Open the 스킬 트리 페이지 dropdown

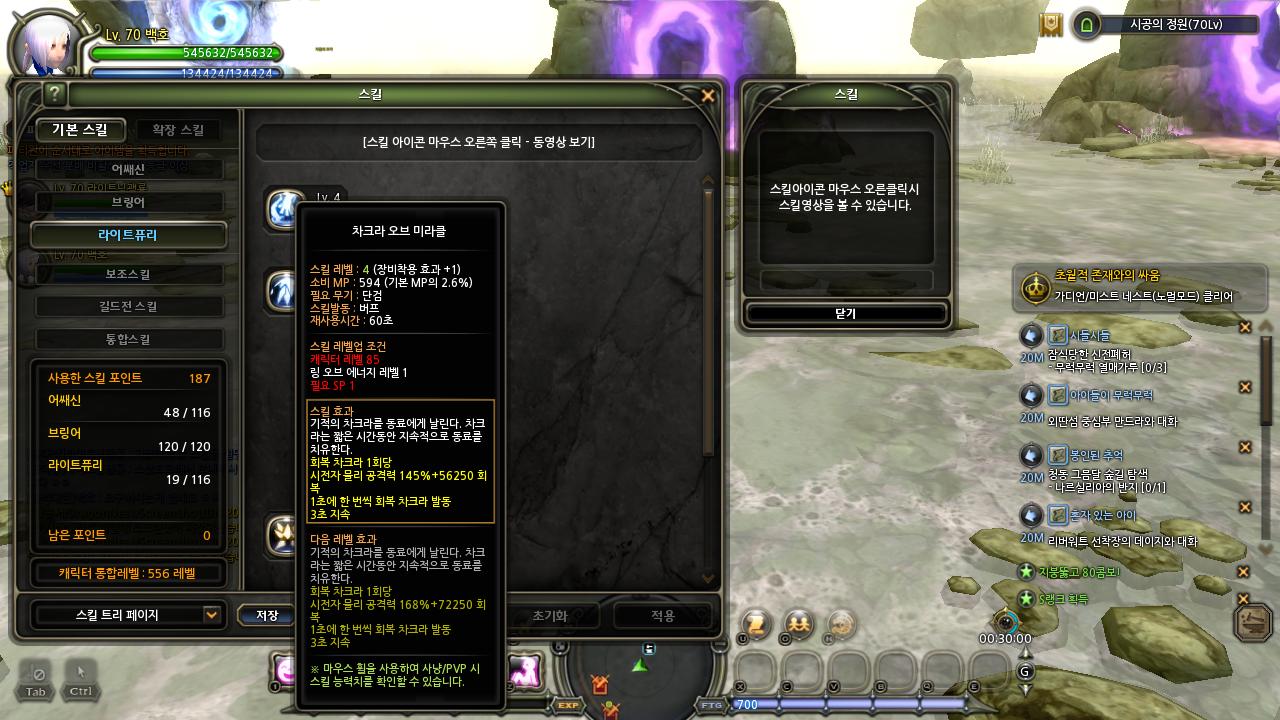(127, 615)
